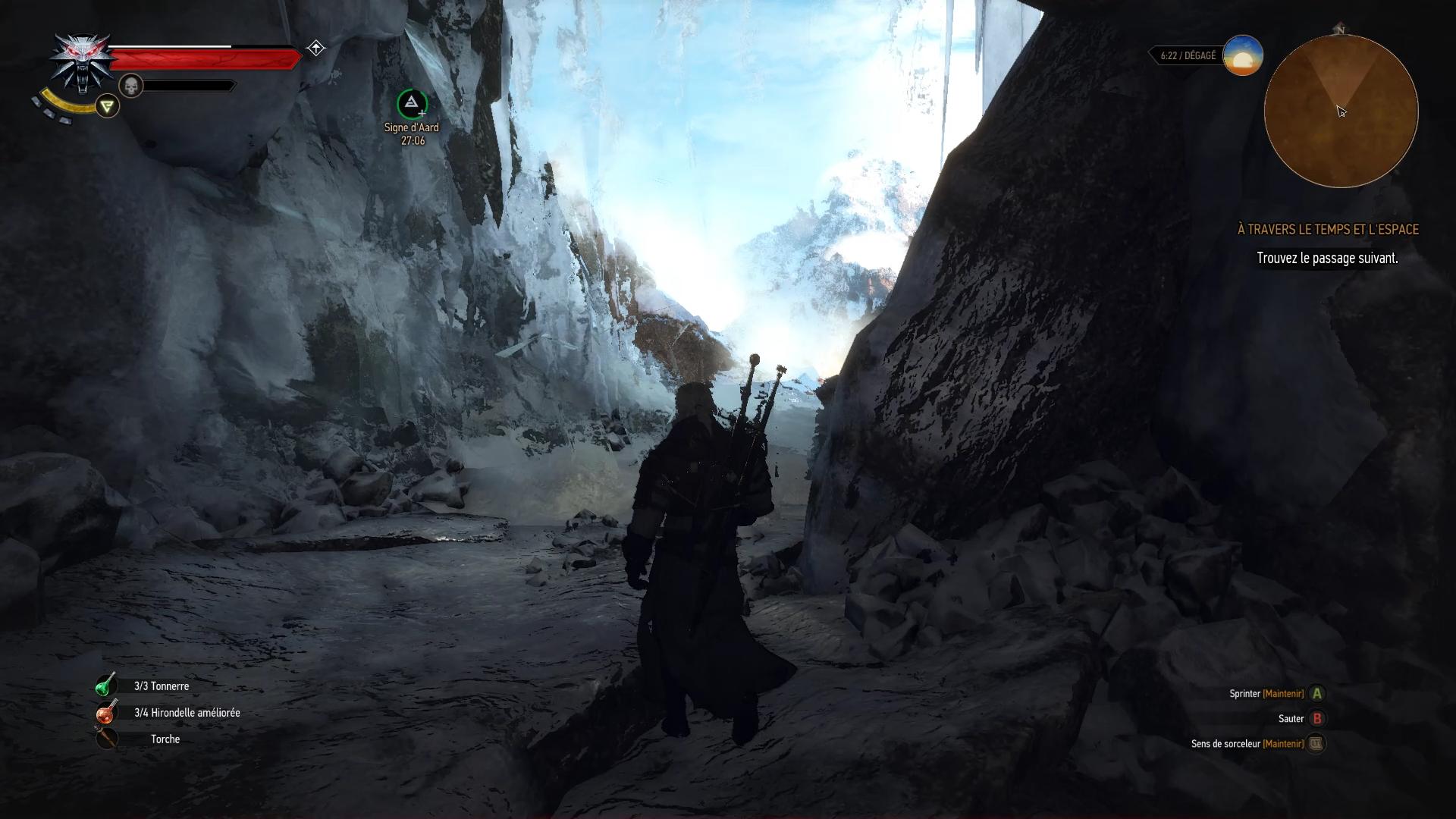Click the sun weather icon

[1242, 55]
